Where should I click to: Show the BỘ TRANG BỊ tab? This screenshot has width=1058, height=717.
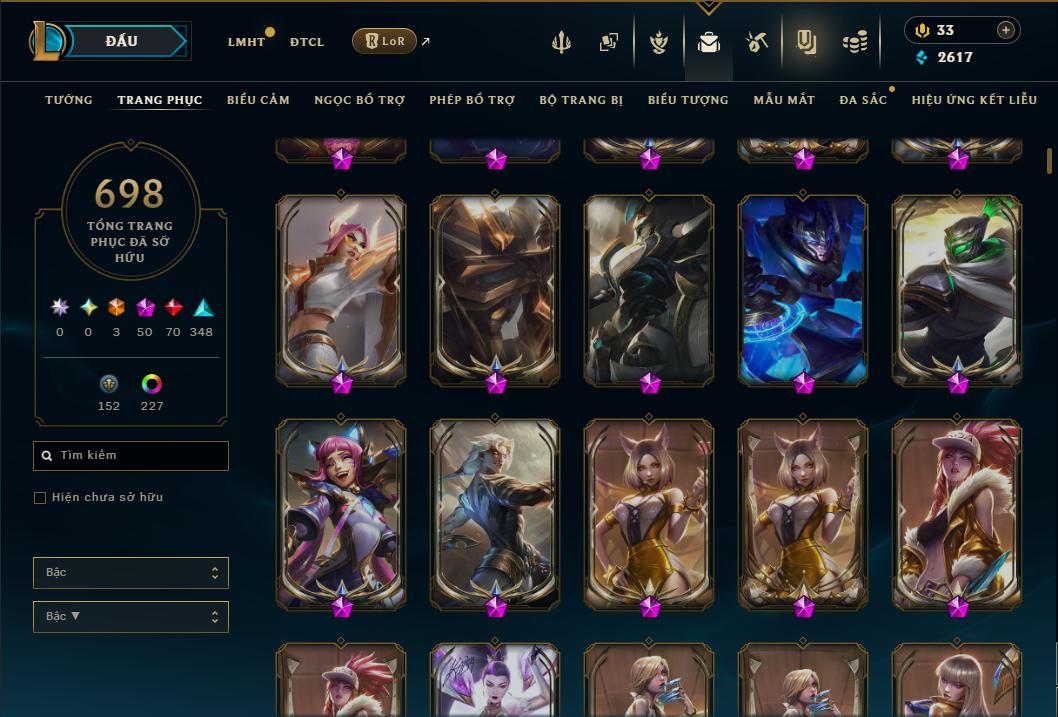(x=581, y=100)
